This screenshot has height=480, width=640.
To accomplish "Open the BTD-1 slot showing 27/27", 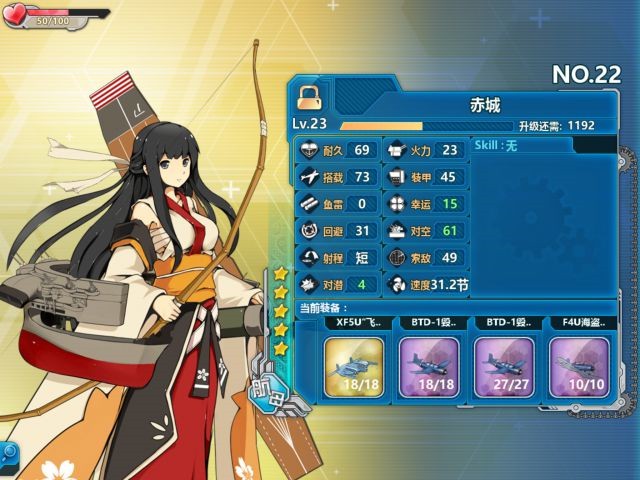I will [x=503, y=366].
